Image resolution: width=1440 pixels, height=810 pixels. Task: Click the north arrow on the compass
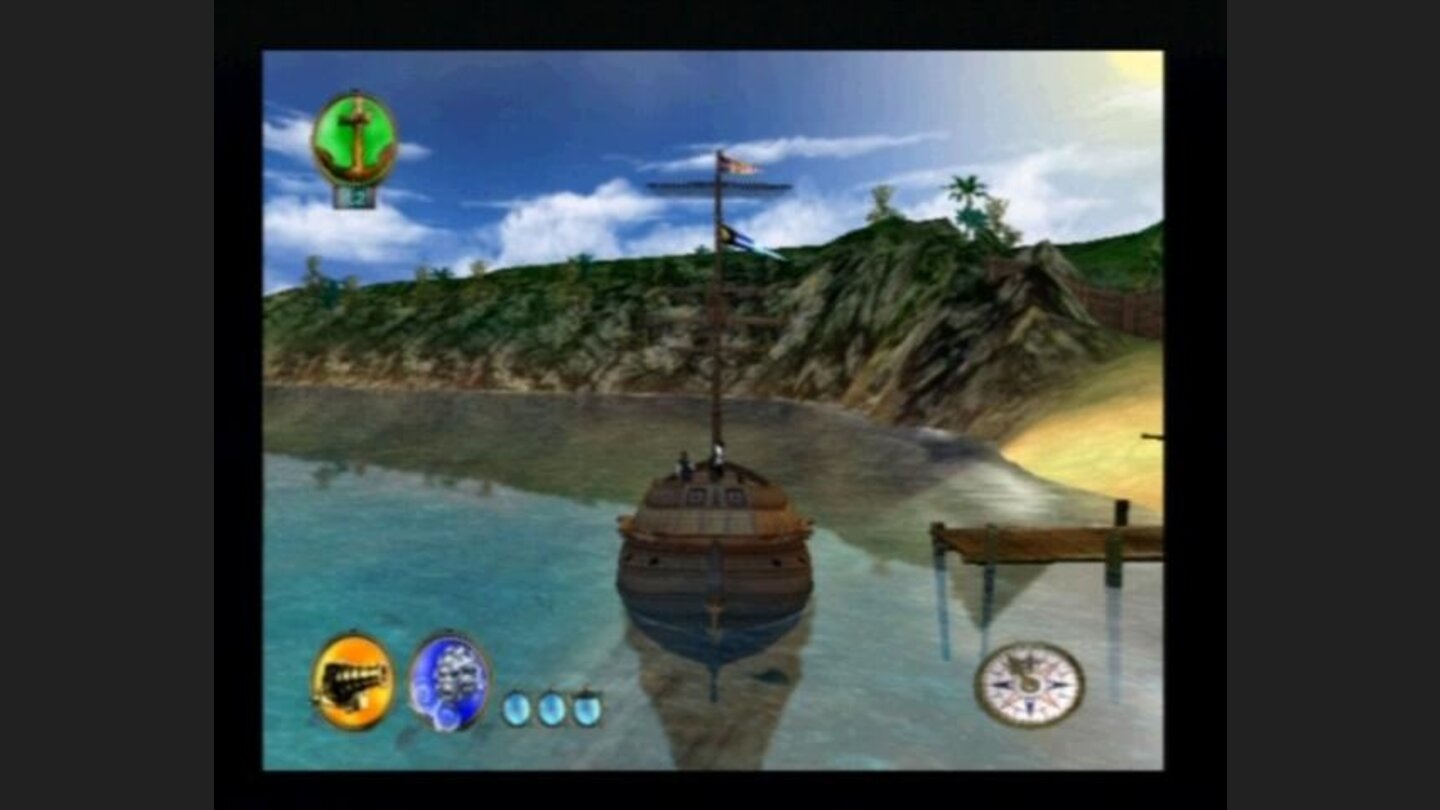point(1030,660)
